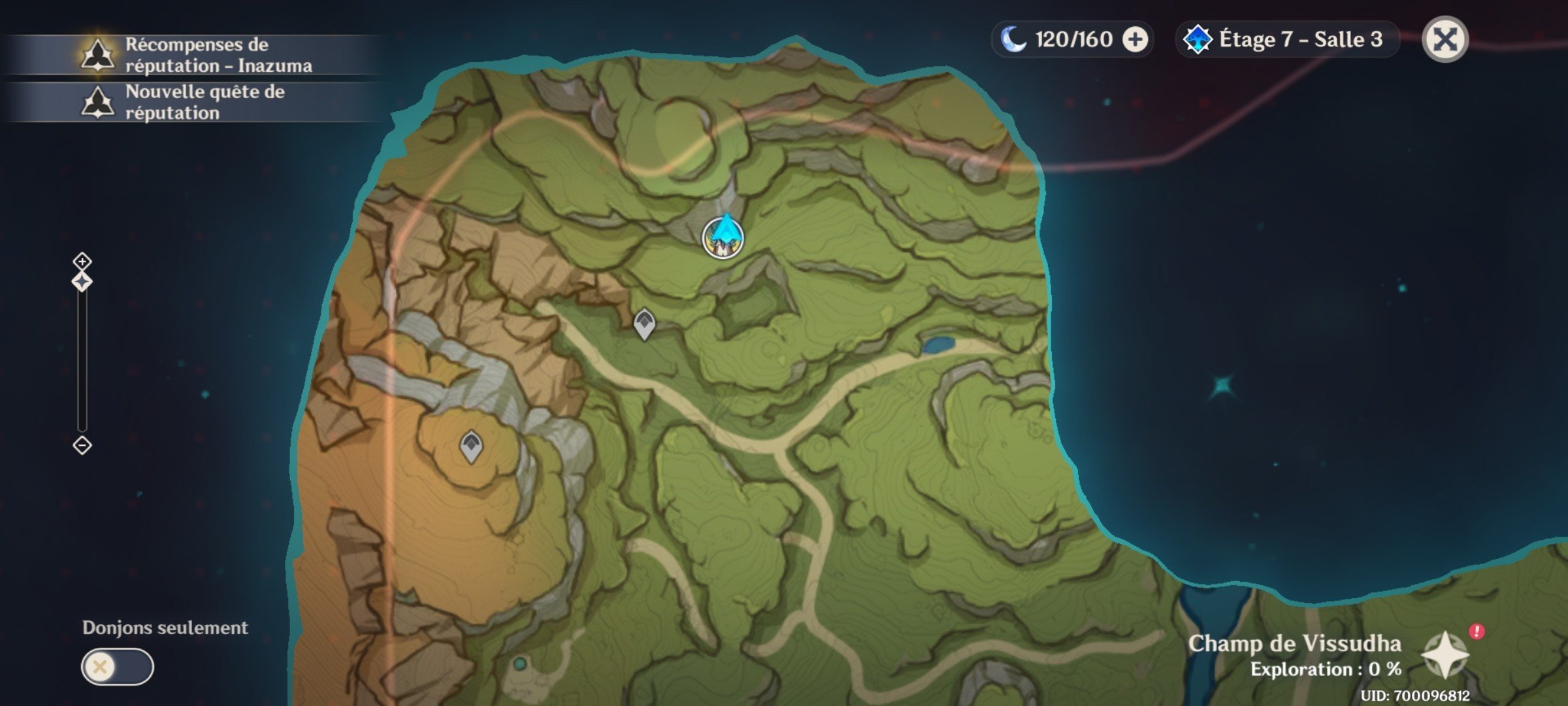Open the four-pointed star map pin menu
Viewport: 1568px width, 706px height.
pos(1445,655)
